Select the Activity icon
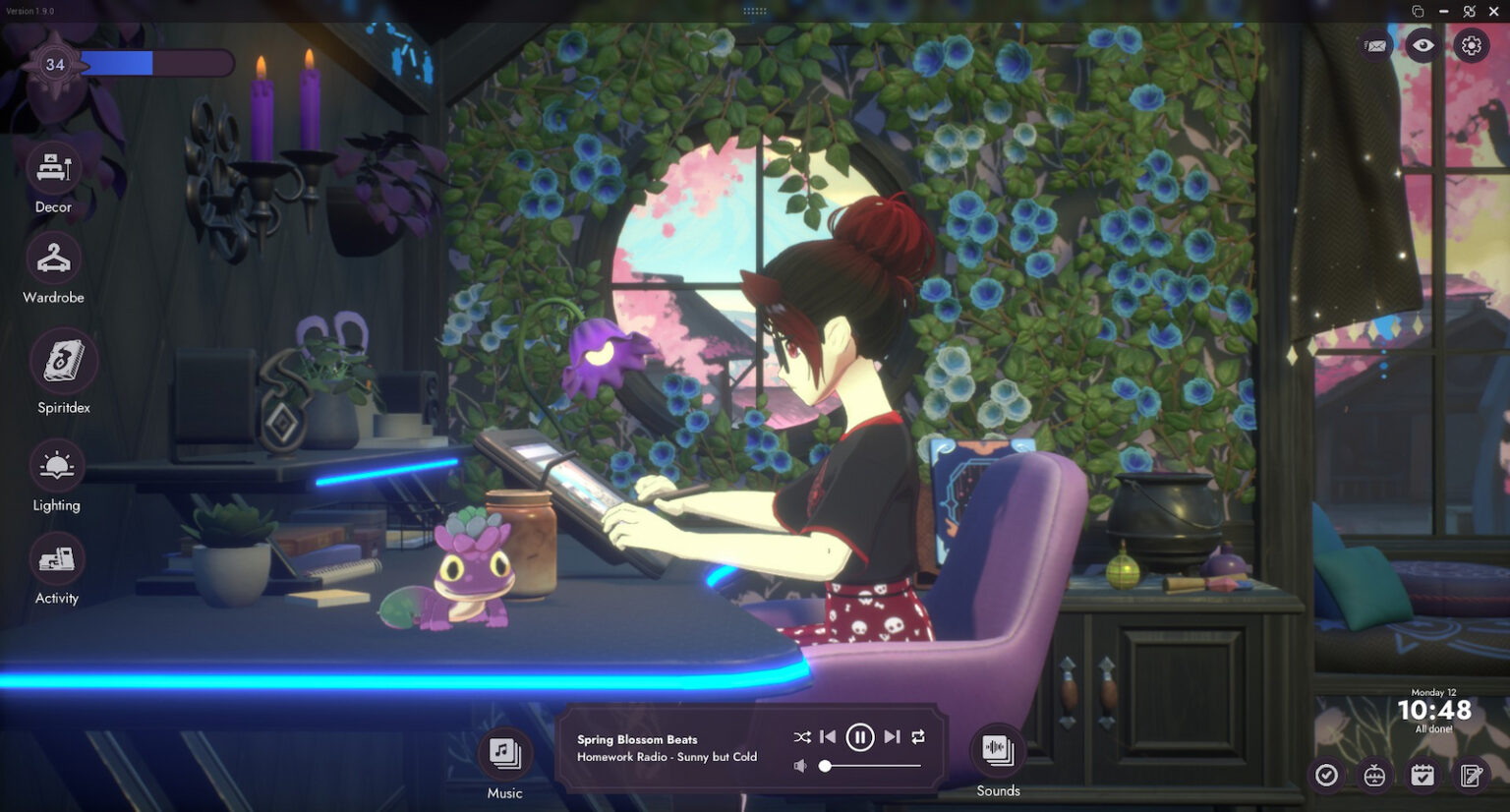Viewport: 1510px width, 812px height. [56, 558]
